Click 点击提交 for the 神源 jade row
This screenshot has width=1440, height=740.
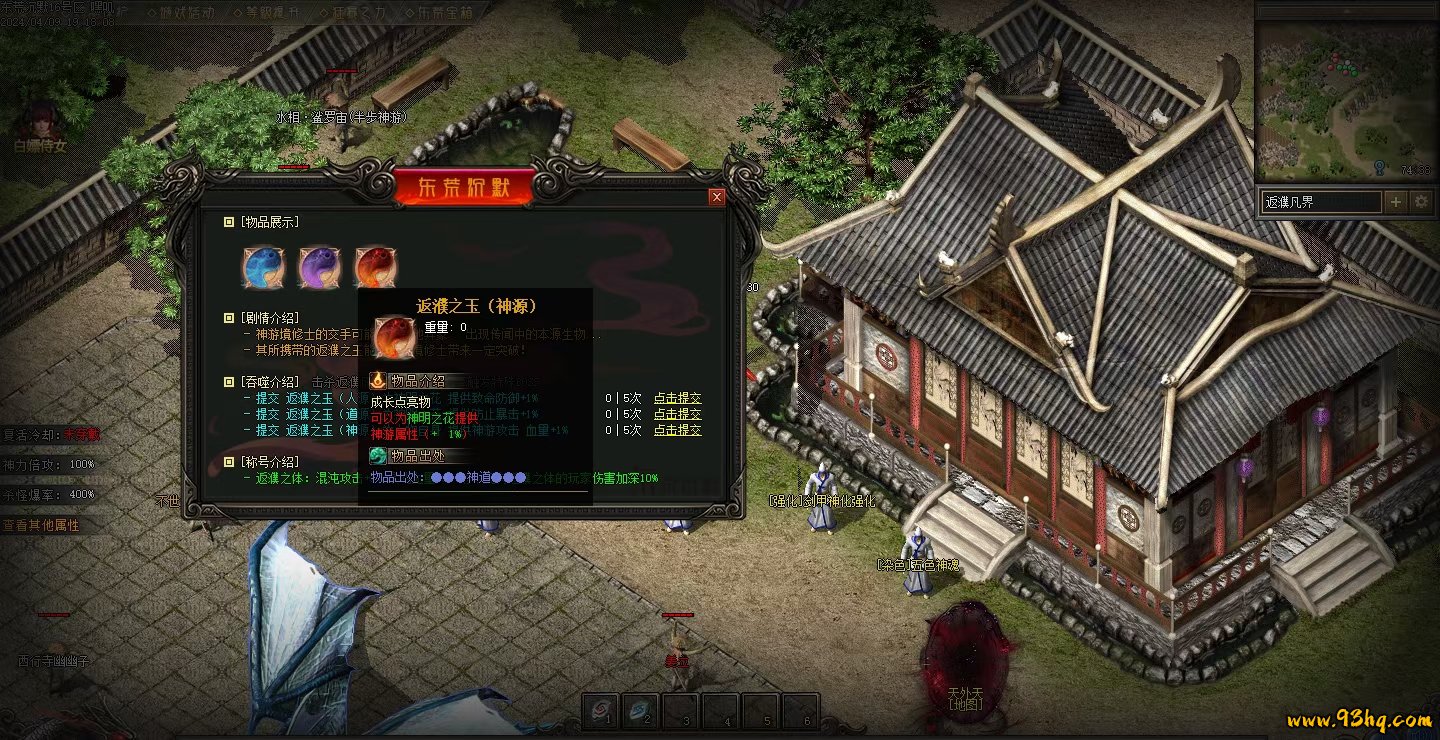[x=677, y=430]
